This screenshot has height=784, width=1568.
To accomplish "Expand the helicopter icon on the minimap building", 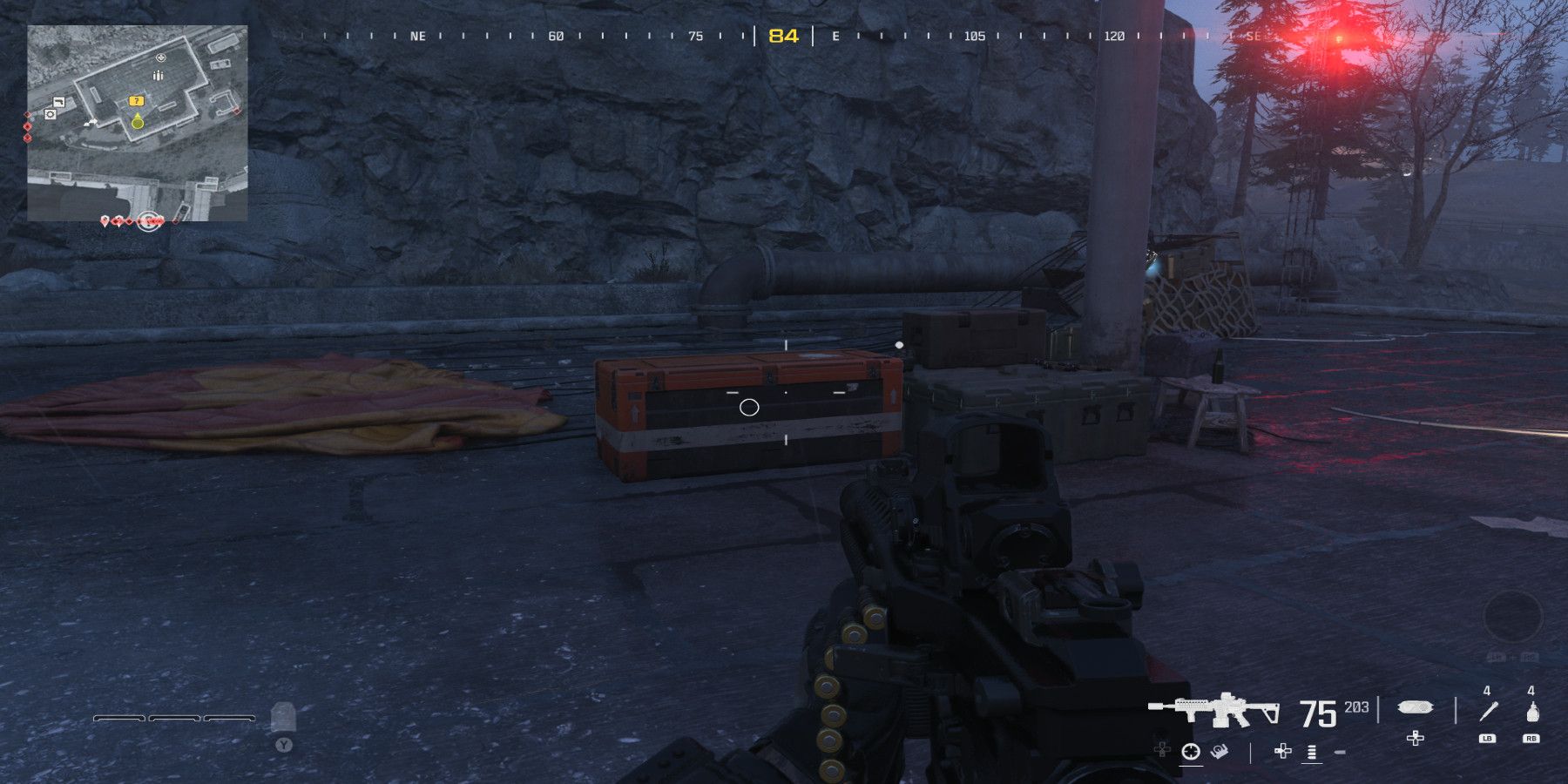I will (160, 56).
